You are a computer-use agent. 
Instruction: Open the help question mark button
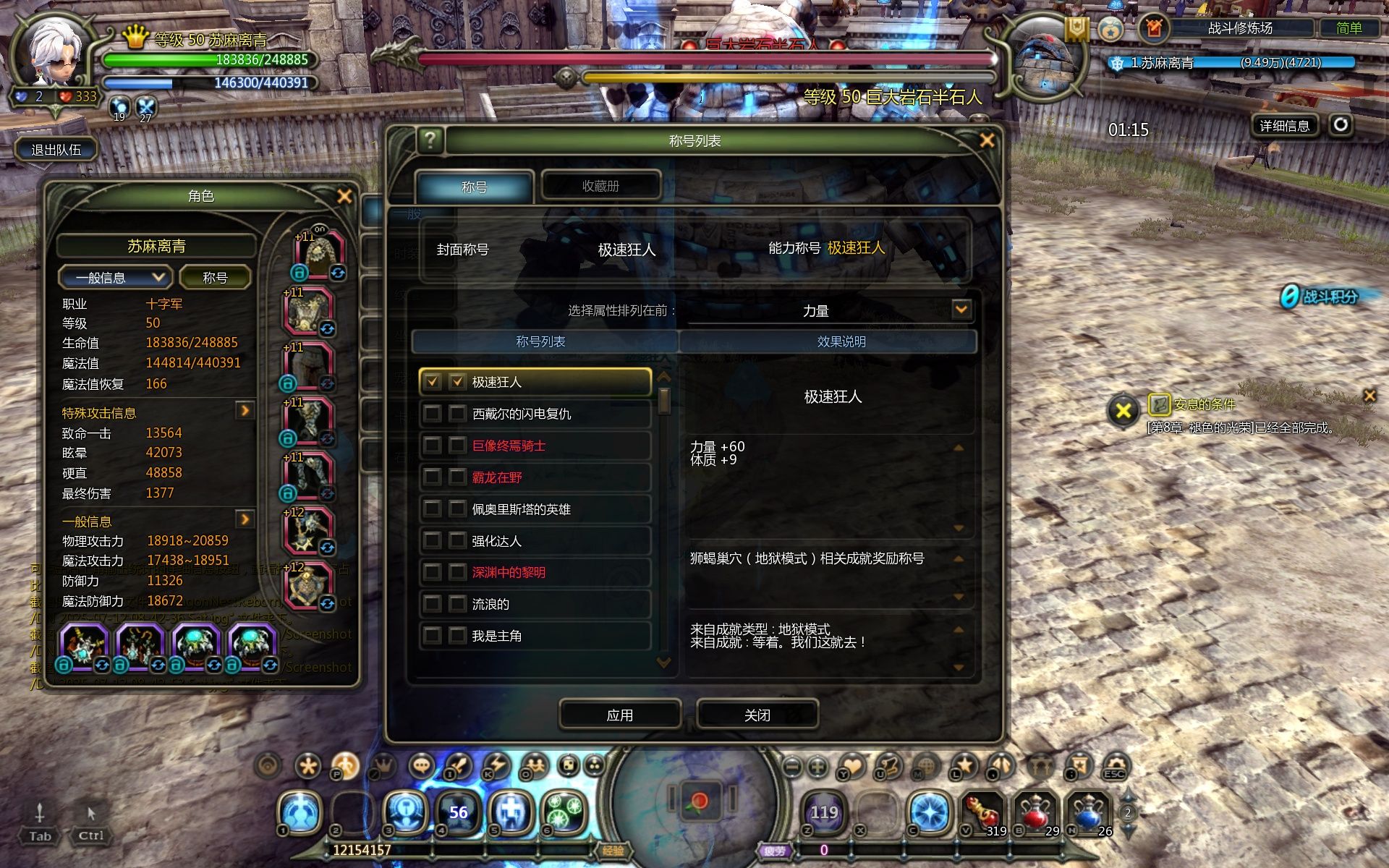point(430,140)
